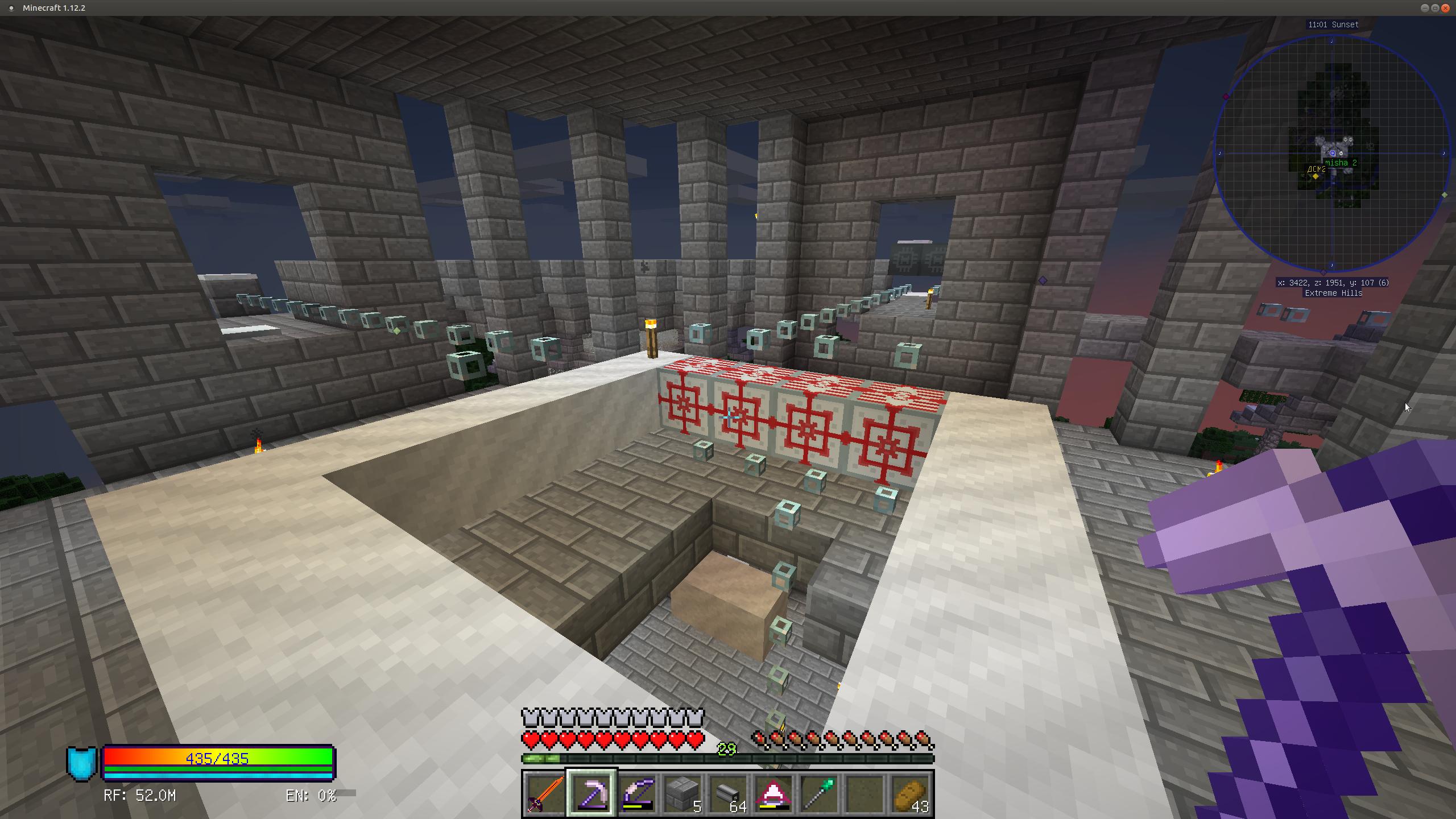Pick the red triangle item in the hotbar
Viewport: 1456px width, 819px height.
[773, 793]
